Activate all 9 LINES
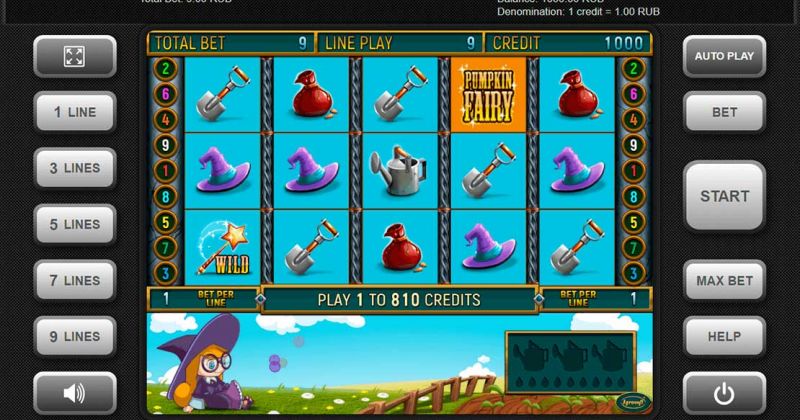The height and width of the screenshot is (420, 800). tap(75, 337)
